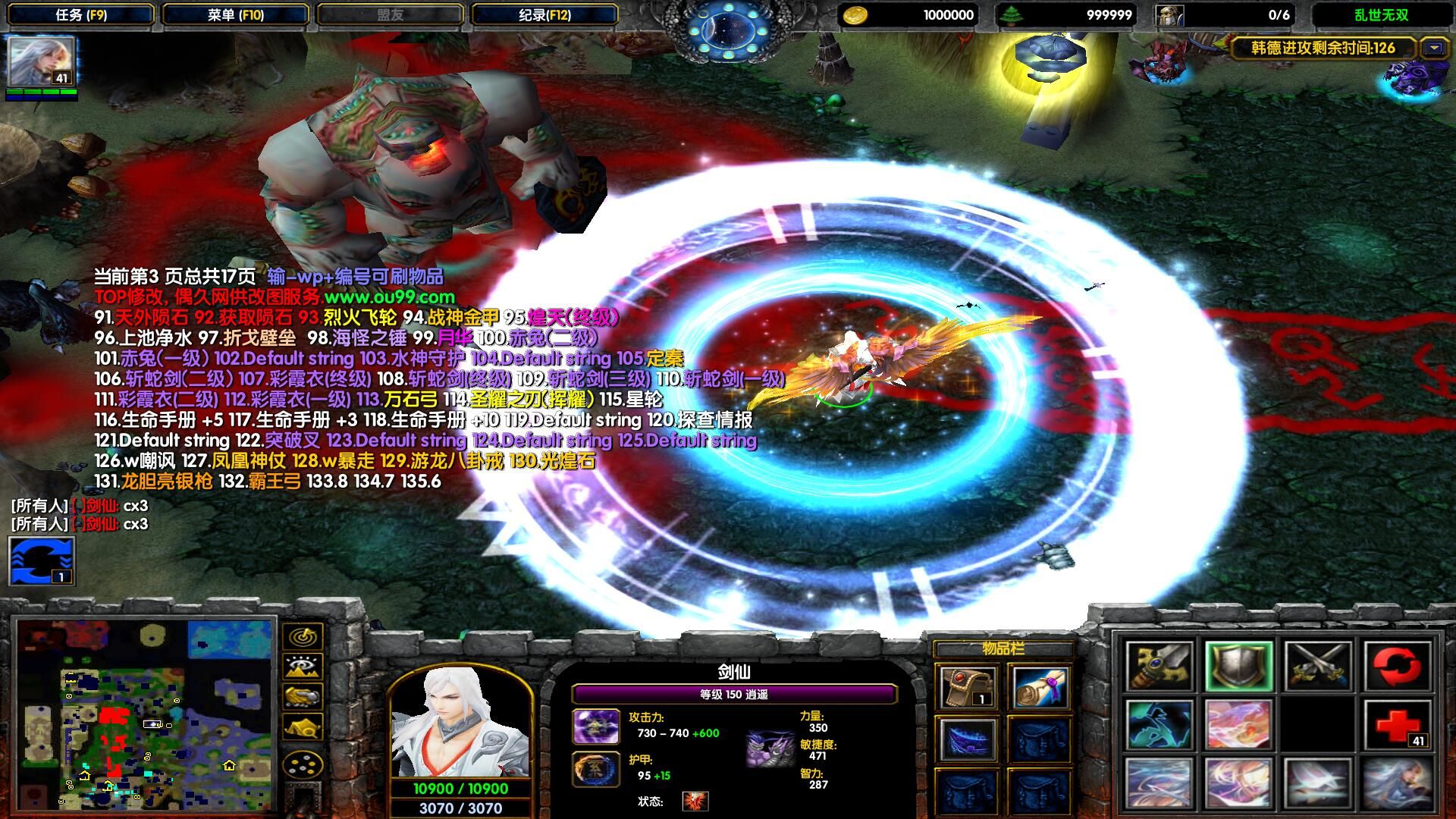Open the formation toggle button
Viewport: 1456px width, 819px height.
303,764
